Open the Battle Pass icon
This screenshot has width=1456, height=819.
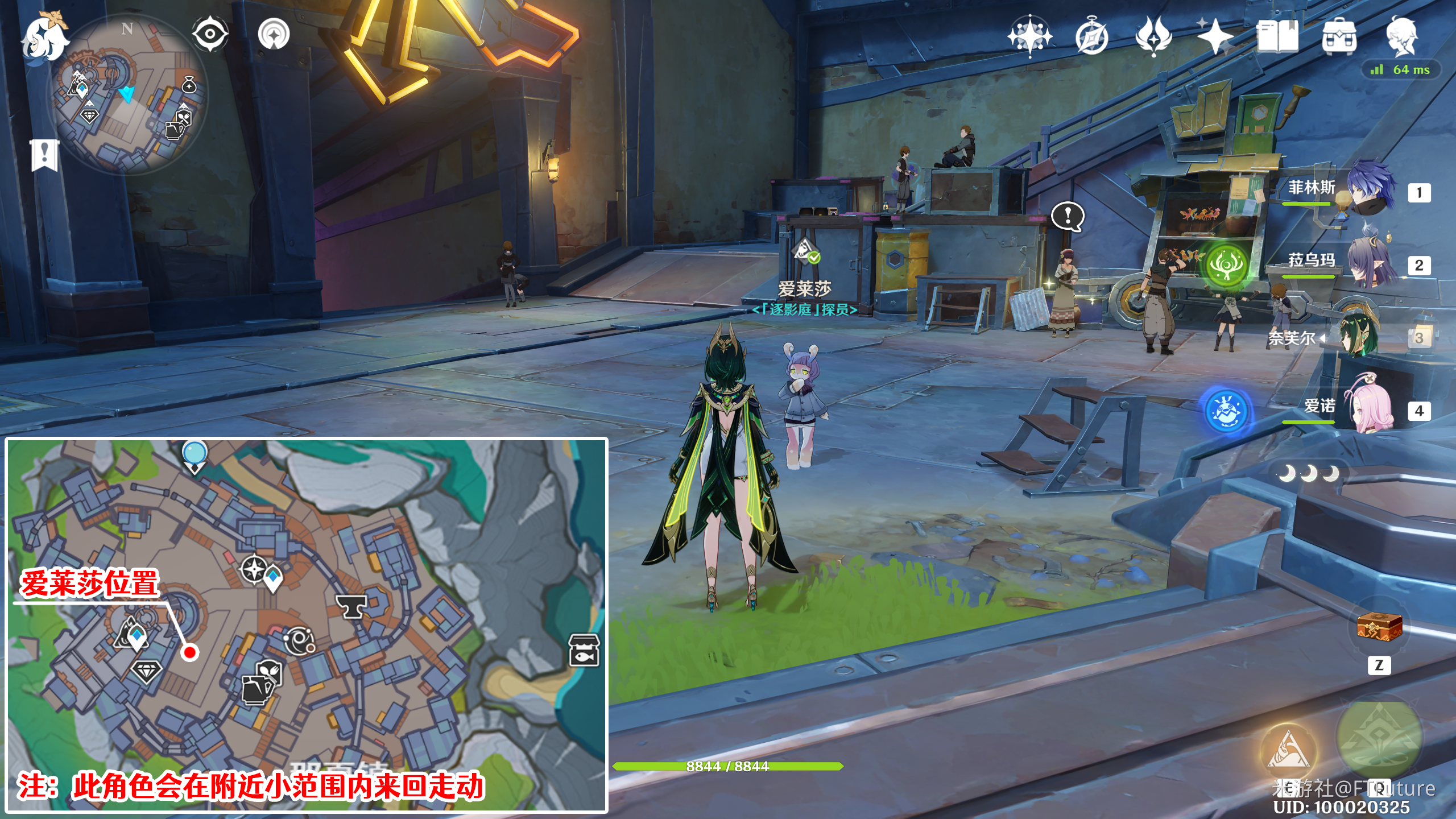coord(1153,36)
